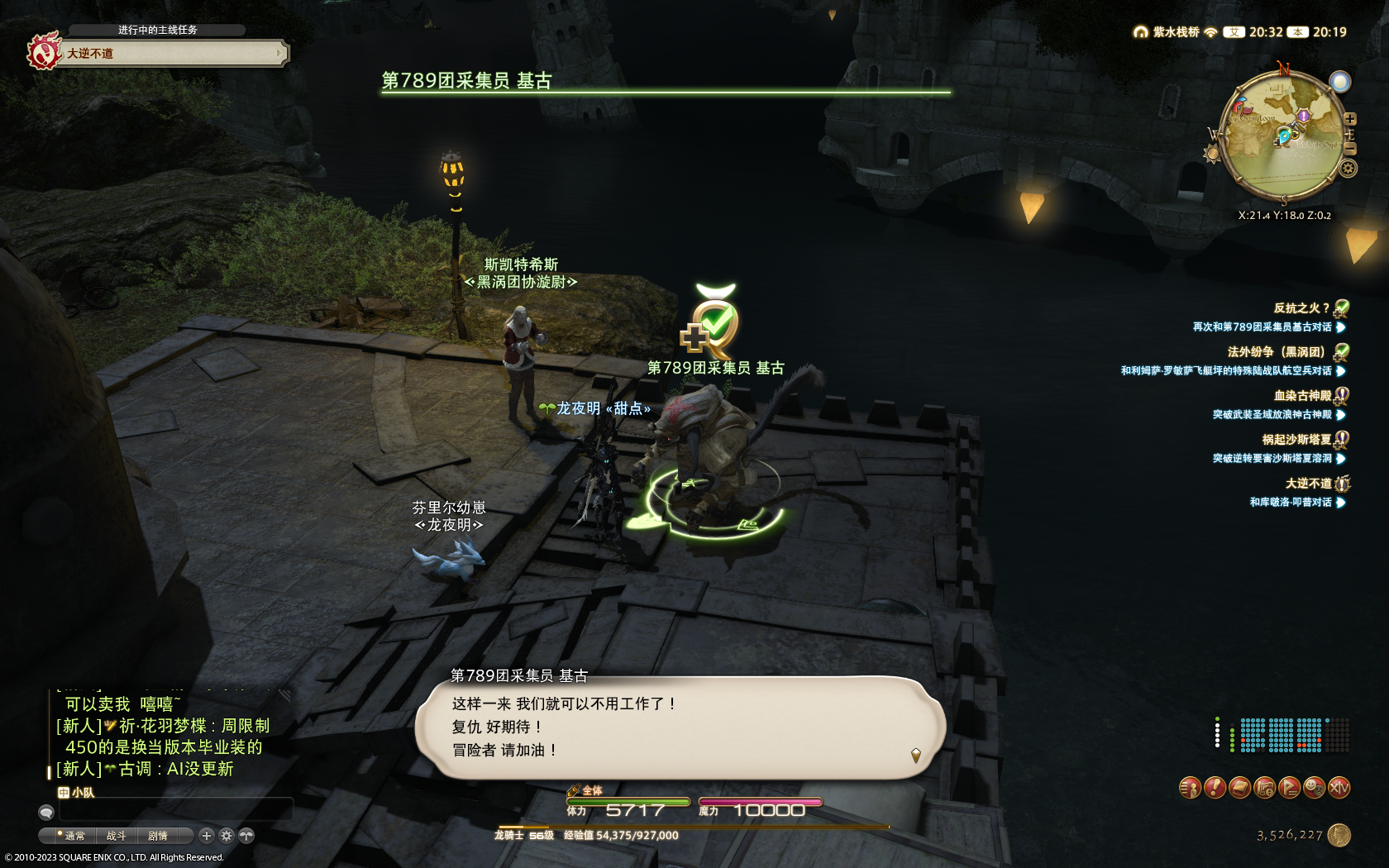The height and width of the screenshot is (868, 1389).
Task: Click the circular minimap
Action: point(1281,136)
